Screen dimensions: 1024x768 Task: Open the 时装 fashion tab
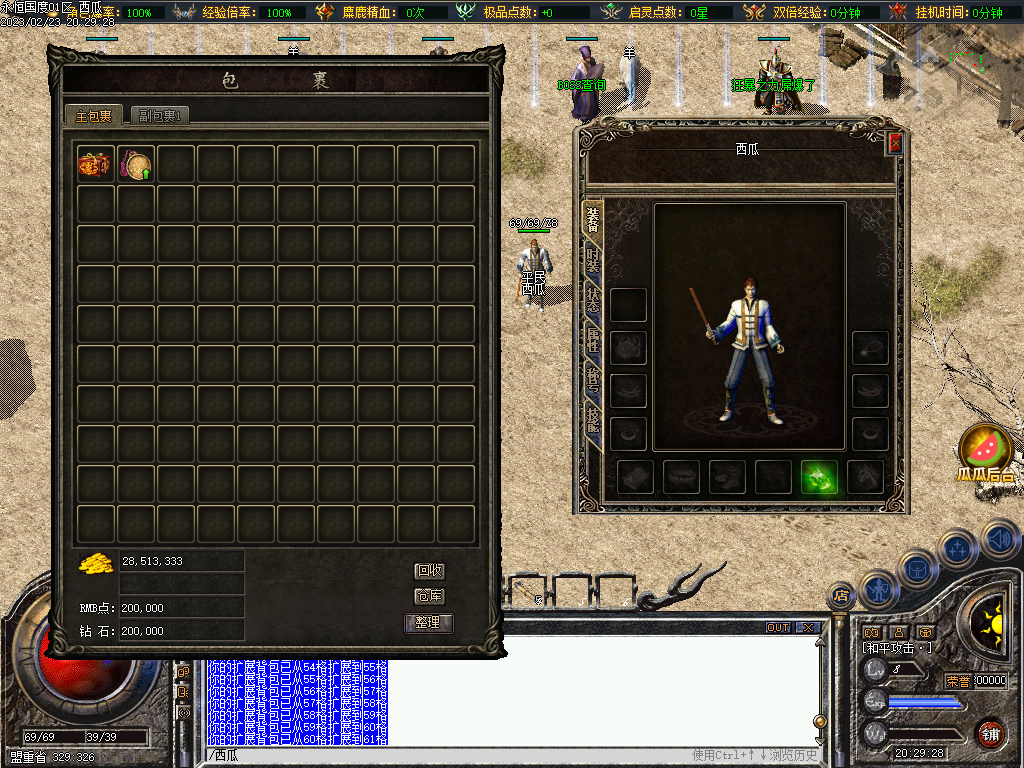pyautogui.click(x=593, y=262)
